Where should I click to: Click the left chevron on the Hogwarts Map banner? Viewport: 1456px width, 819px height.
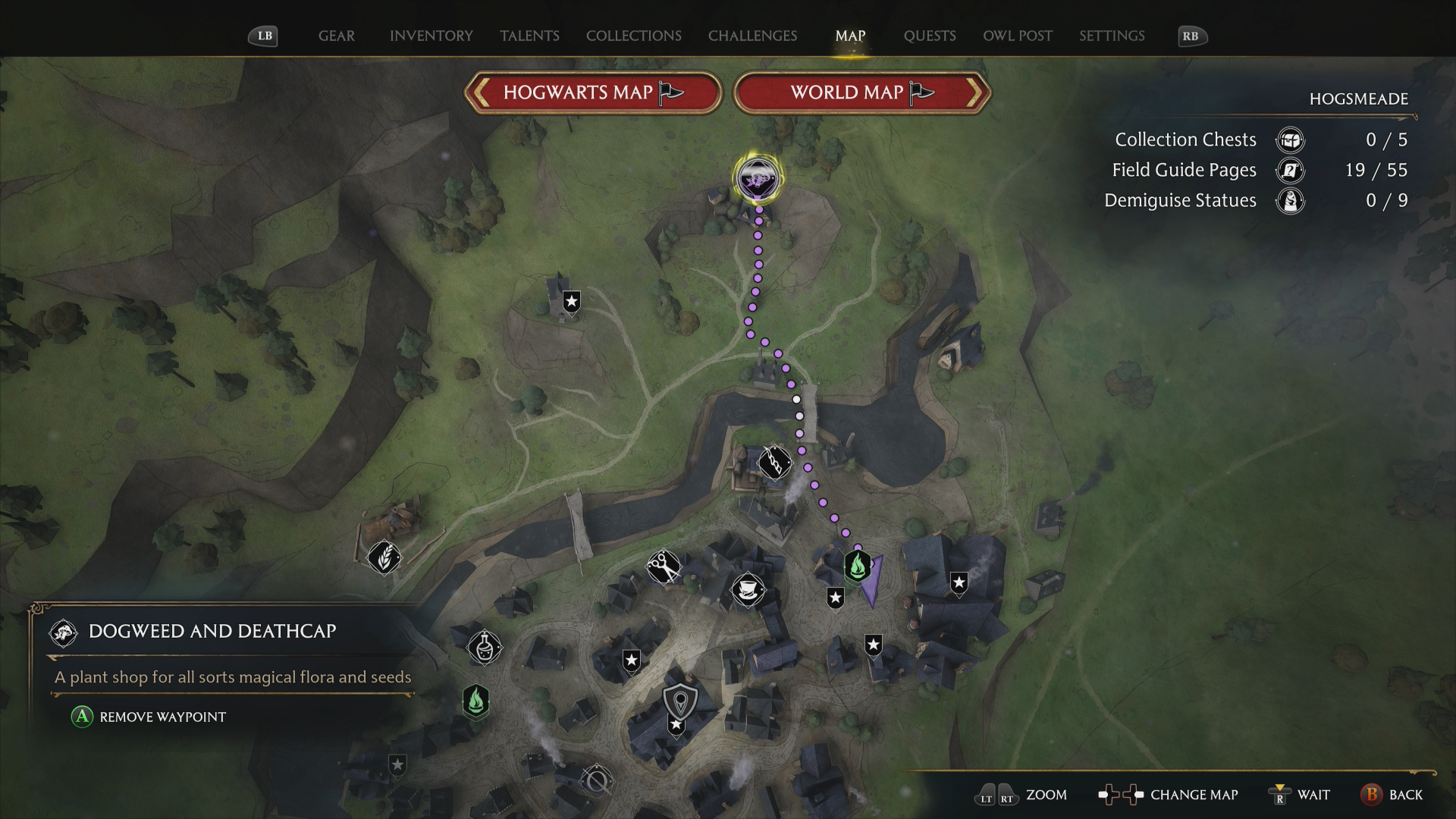(x=481, y=92)
